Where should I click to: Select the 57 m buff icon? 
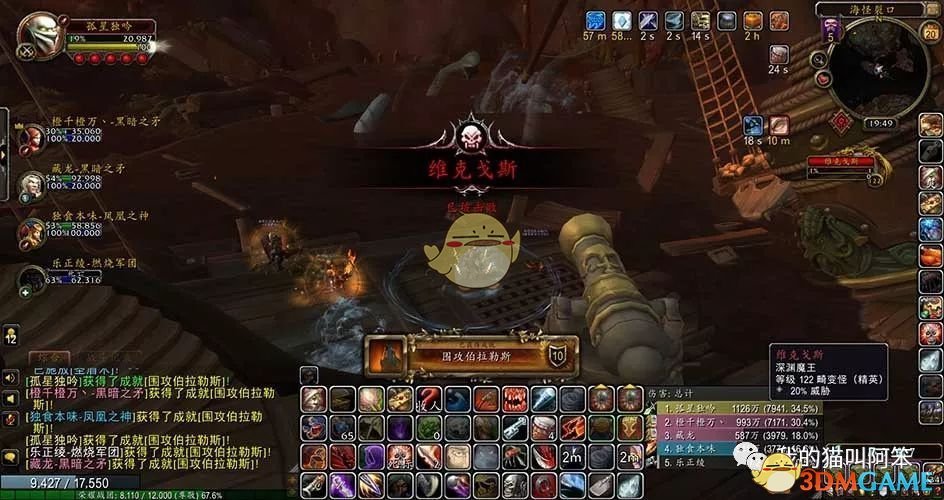(x=595, y=21)
